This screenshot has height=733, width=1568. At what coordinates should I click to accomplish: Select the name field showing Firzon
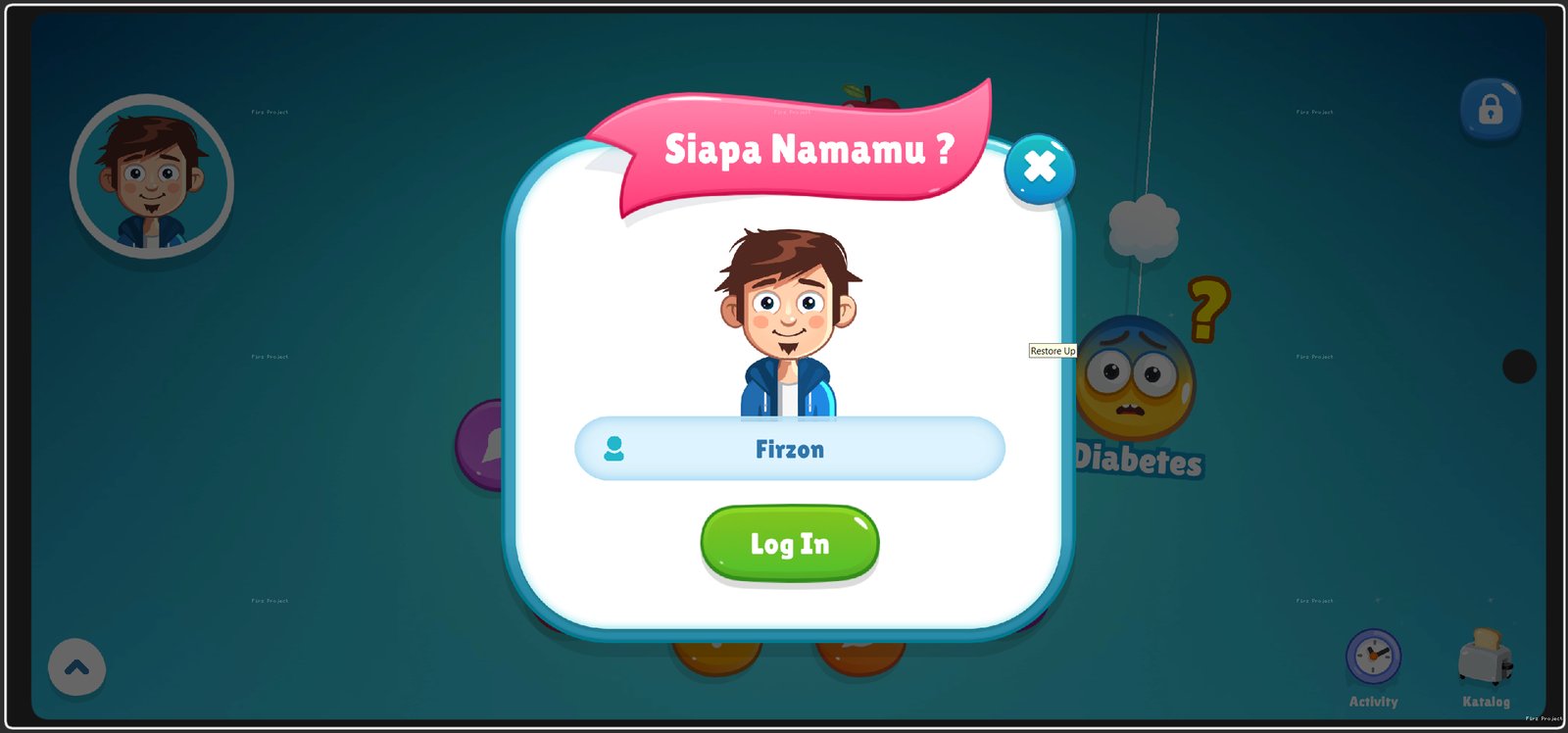790,449
